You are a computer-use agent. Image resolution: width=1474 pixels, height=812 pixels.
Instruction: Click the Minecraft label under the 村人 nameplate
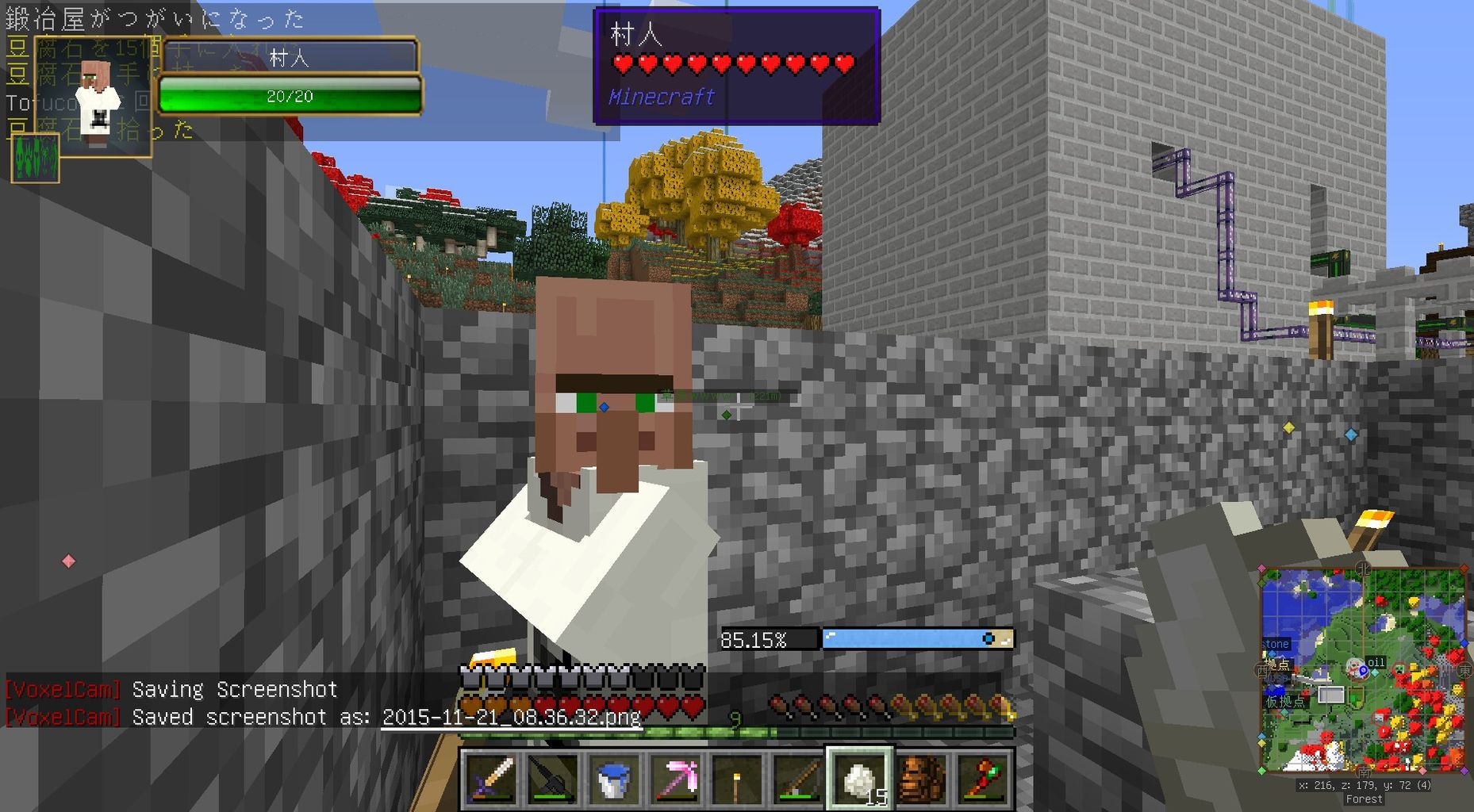pos(661,97)
